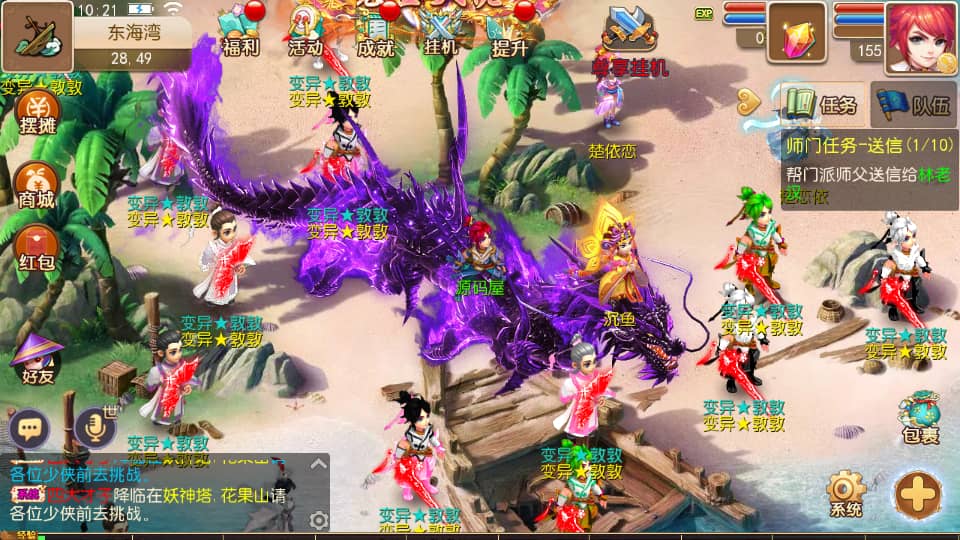Open the 提升 upgrade menu

(510, 30)
